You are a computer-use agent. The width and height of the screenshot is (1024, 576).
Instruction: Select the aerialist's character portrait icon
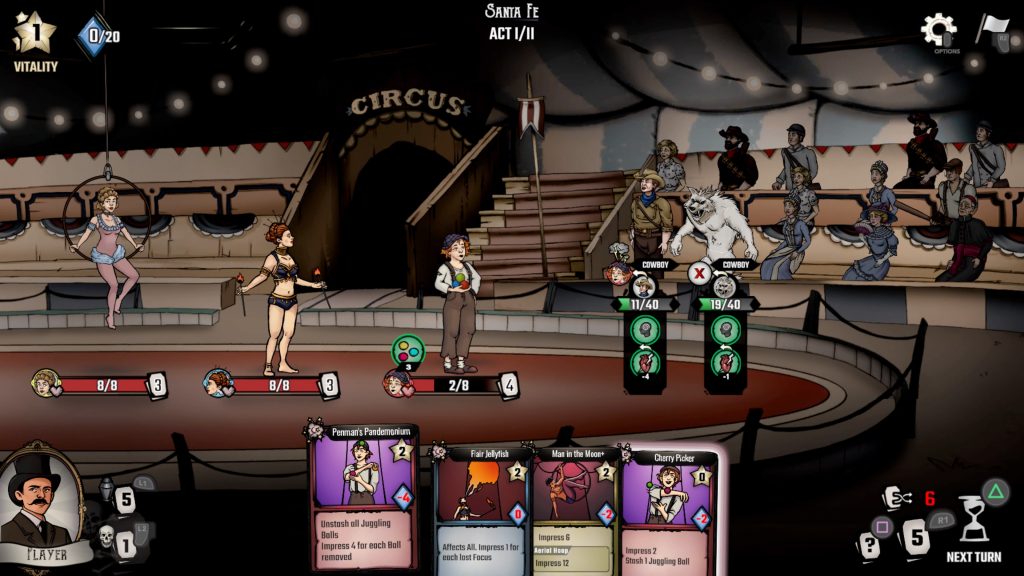tap(44, 383)
